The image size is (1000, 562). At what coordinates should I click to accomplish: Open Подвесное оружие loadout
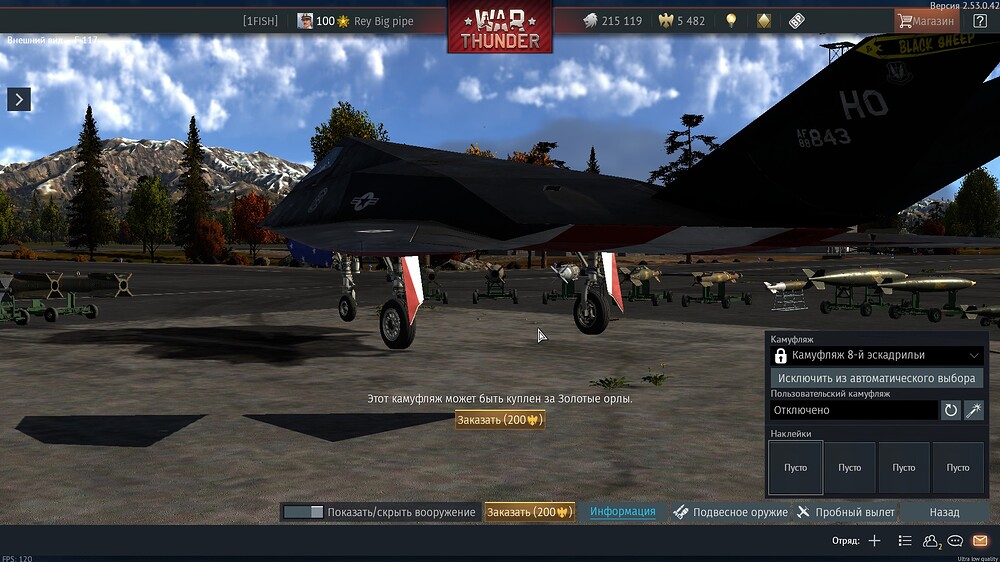point(731,512)
